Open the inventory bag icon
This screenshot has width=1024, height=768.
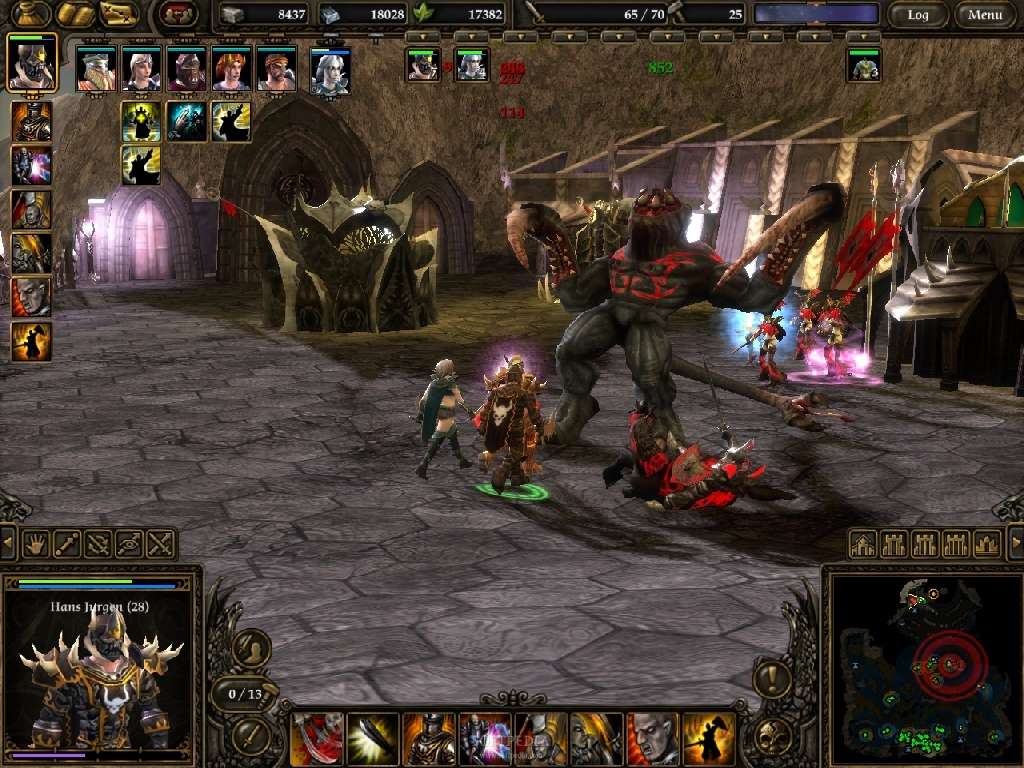[x=30, y=14]
